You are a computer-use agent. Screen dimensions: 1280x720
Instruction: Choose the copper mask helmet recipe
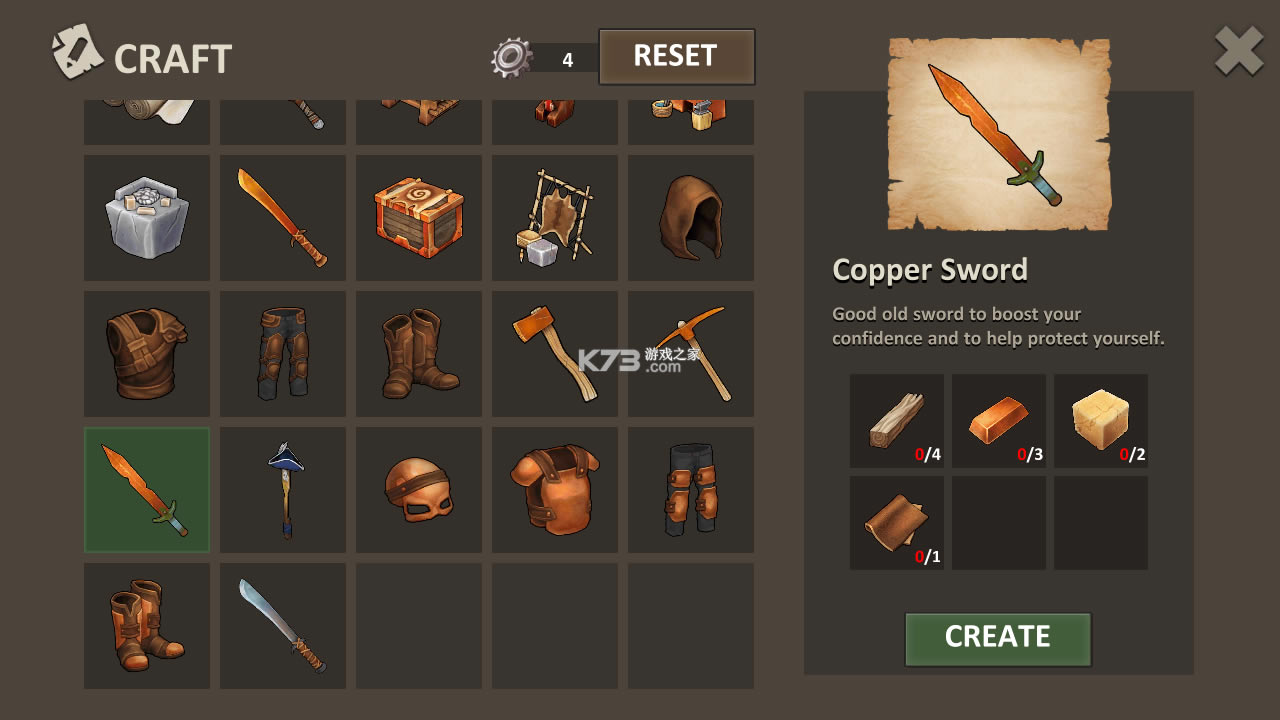point(419,490)
